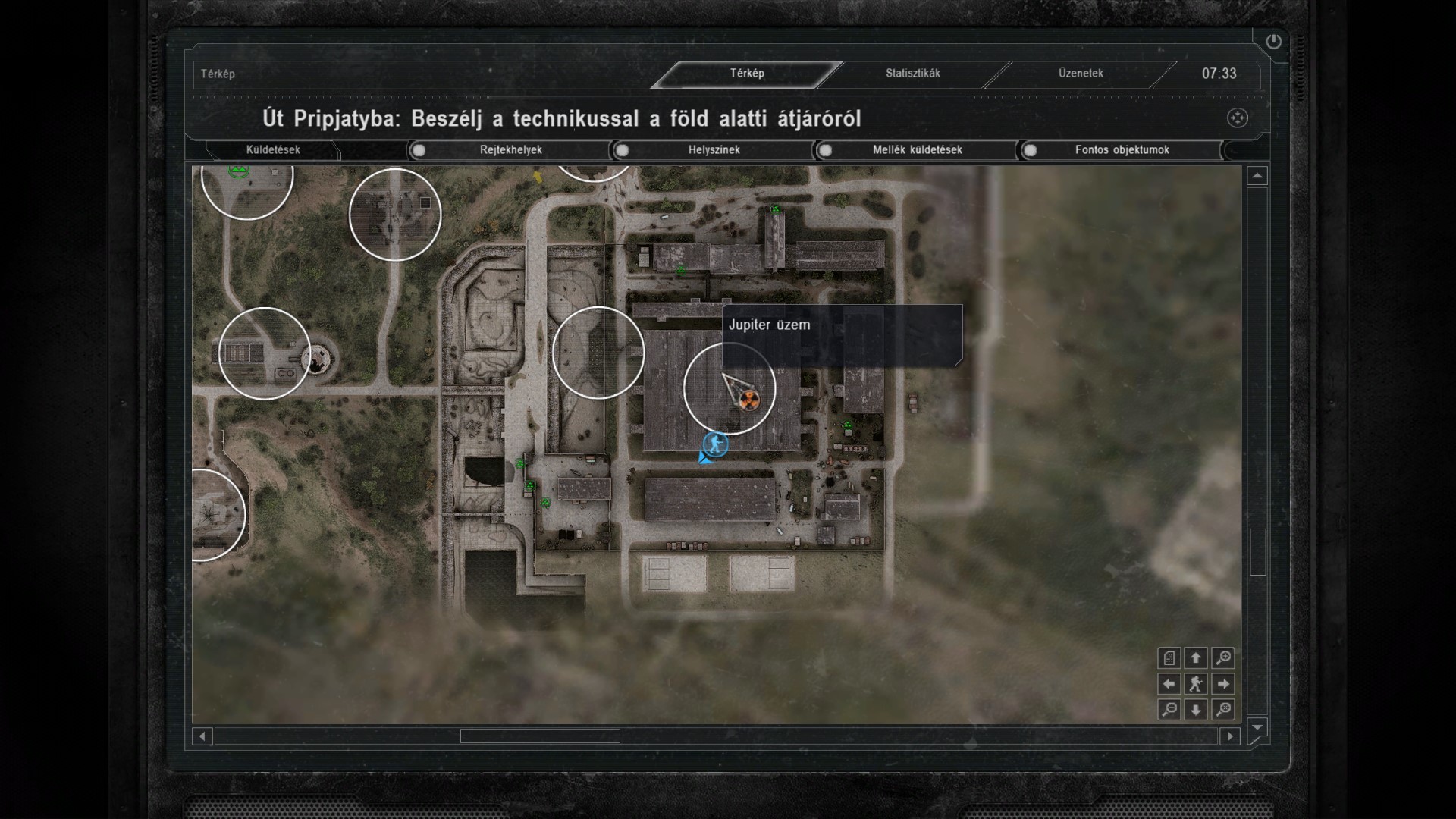Image resolution: width=1456 pixels, height=819 pixels.
Task: Toggle the Mellék küldetések filter
Action: (x=826, y=150)
